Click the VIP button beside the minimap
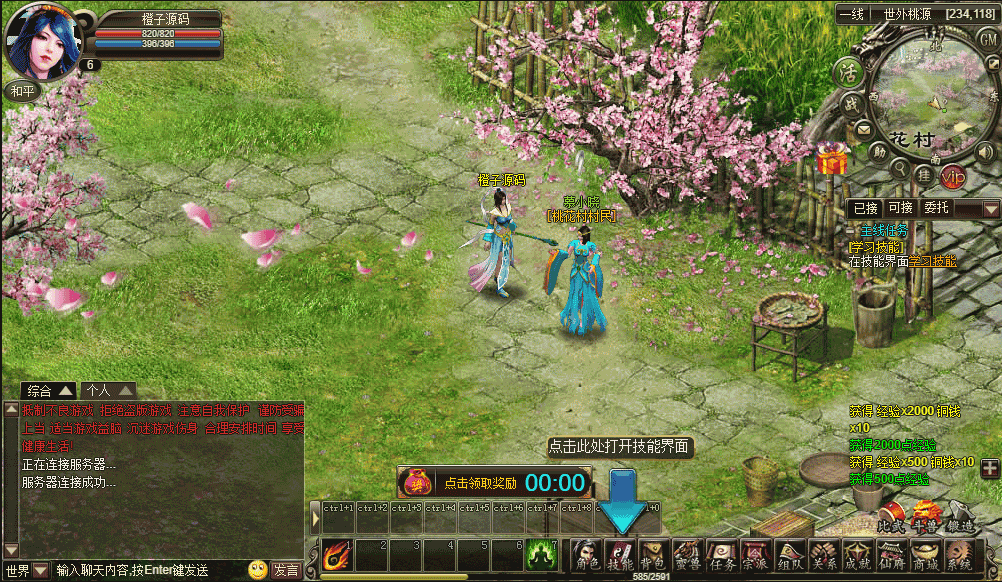Viewport: 1002px width, 582px height. click(x=953, y=177)
